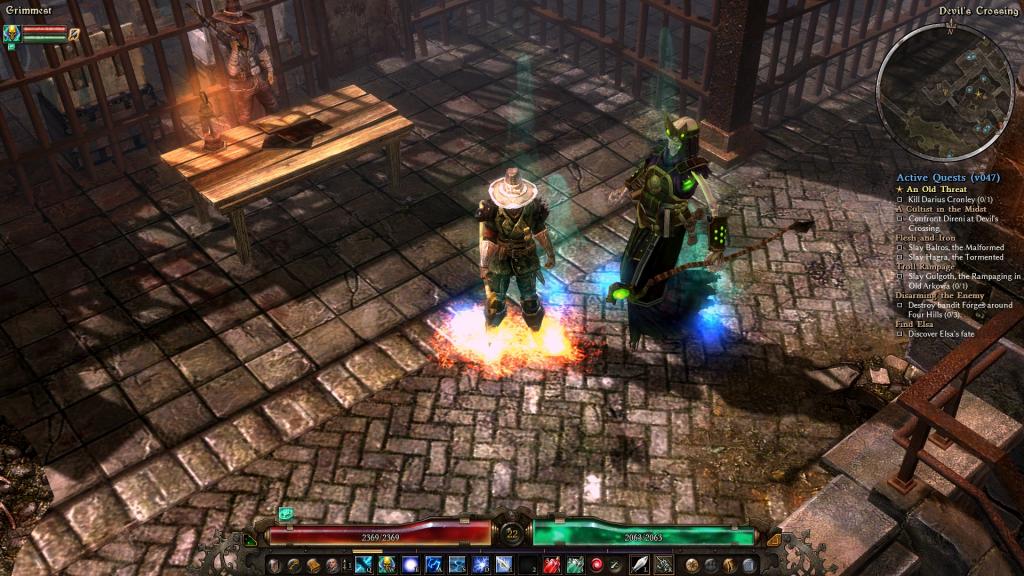Use the red health potion slot
Viewport: 1024px width, 576px height.
tap(551, 565)
